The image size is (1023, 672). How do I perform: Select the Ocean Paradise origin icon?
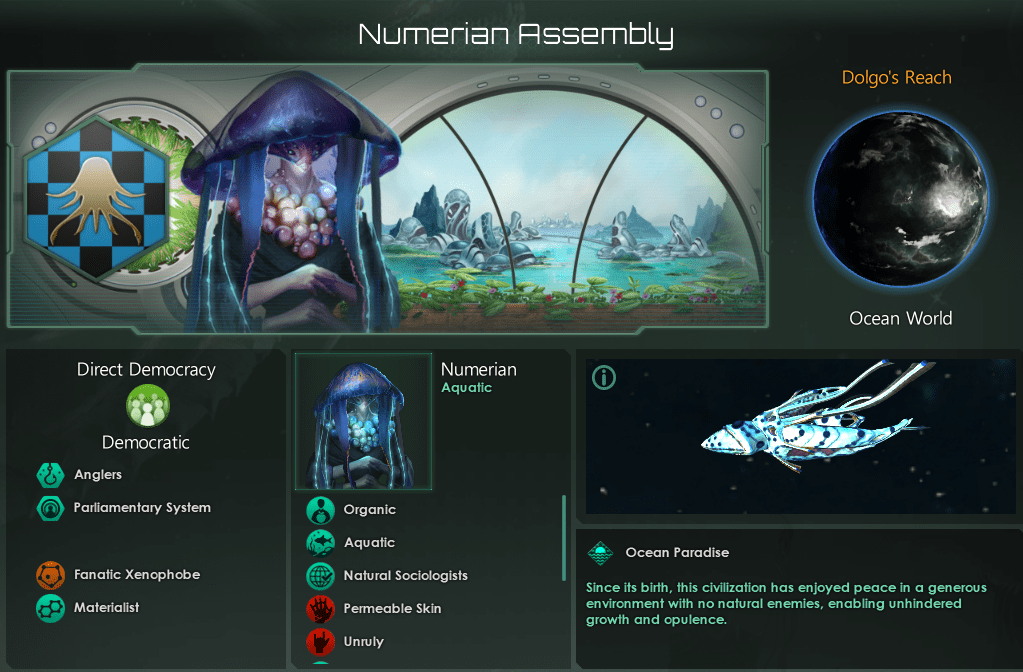(x=600, y=553)
